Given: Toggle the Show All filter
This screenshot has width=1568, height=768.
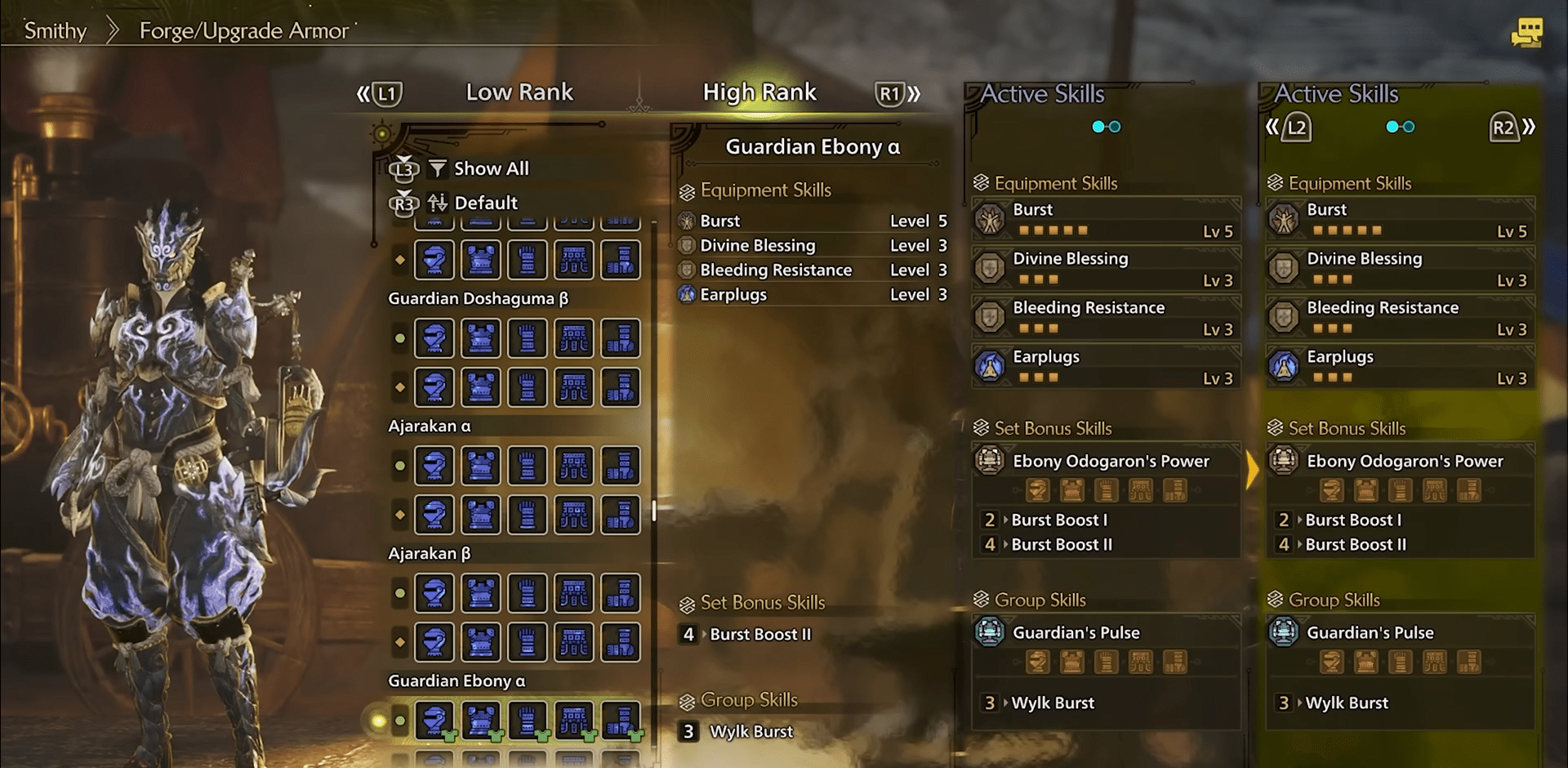Looking at the screenshot, I should (491, 168).
